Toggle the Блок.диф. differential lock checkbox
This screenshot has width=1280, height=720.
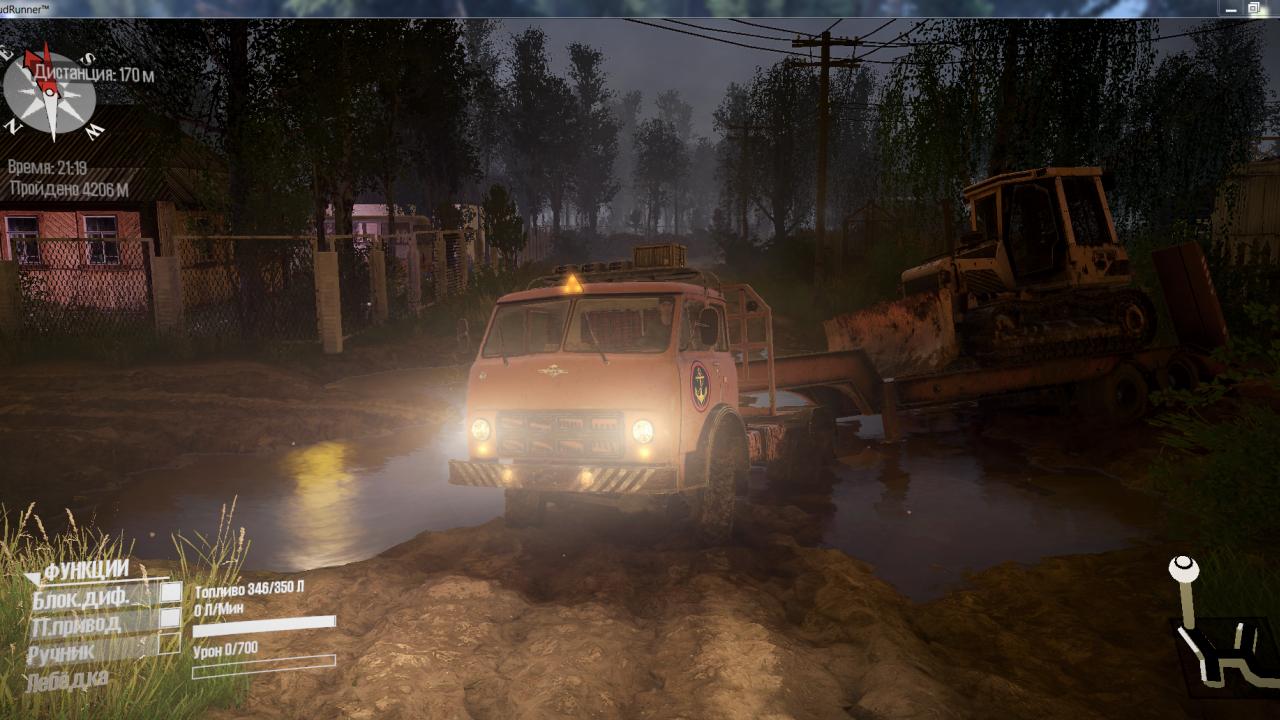171,593
